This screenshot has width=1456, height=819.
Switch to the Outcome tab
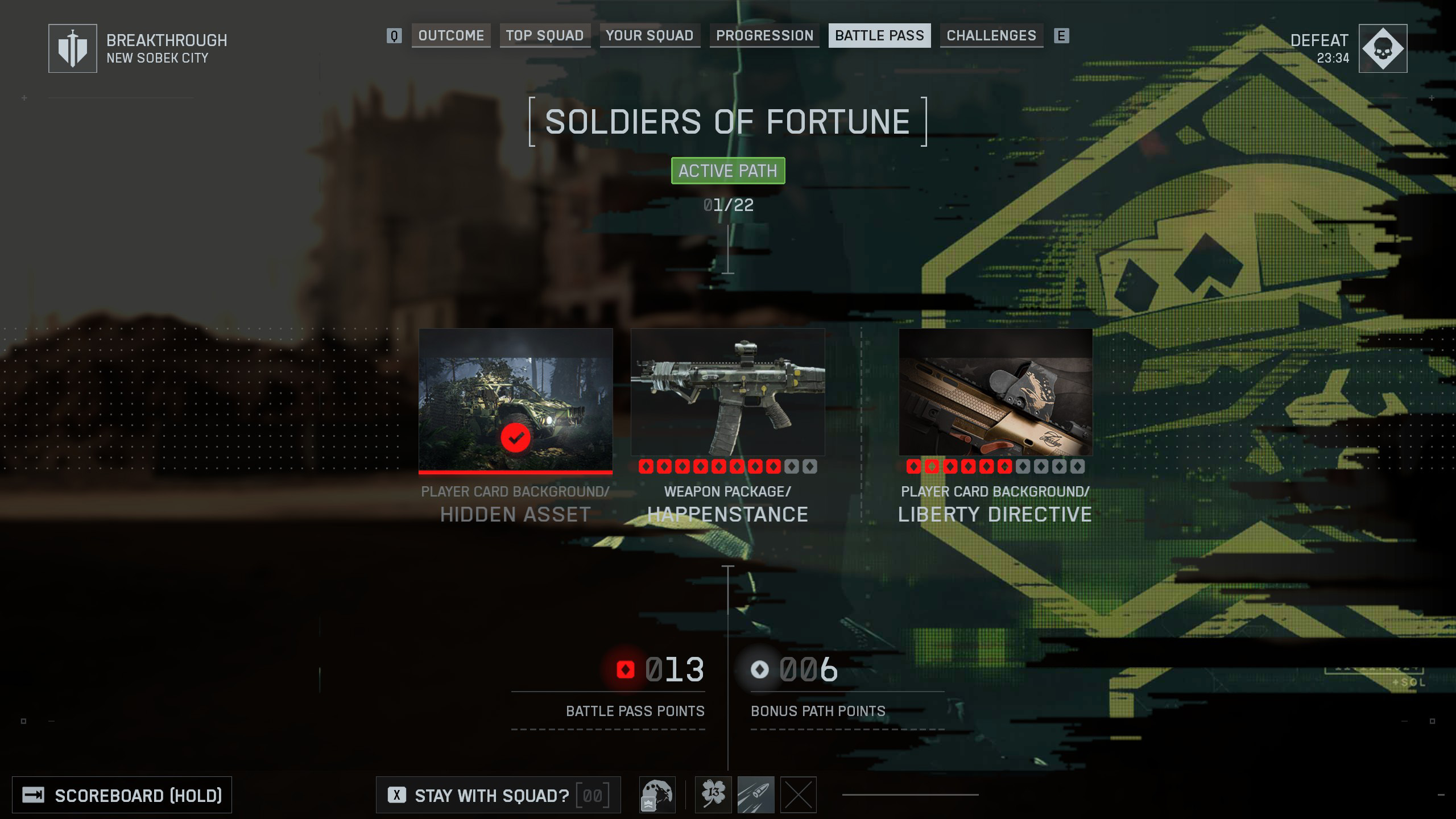coord(451,36)
